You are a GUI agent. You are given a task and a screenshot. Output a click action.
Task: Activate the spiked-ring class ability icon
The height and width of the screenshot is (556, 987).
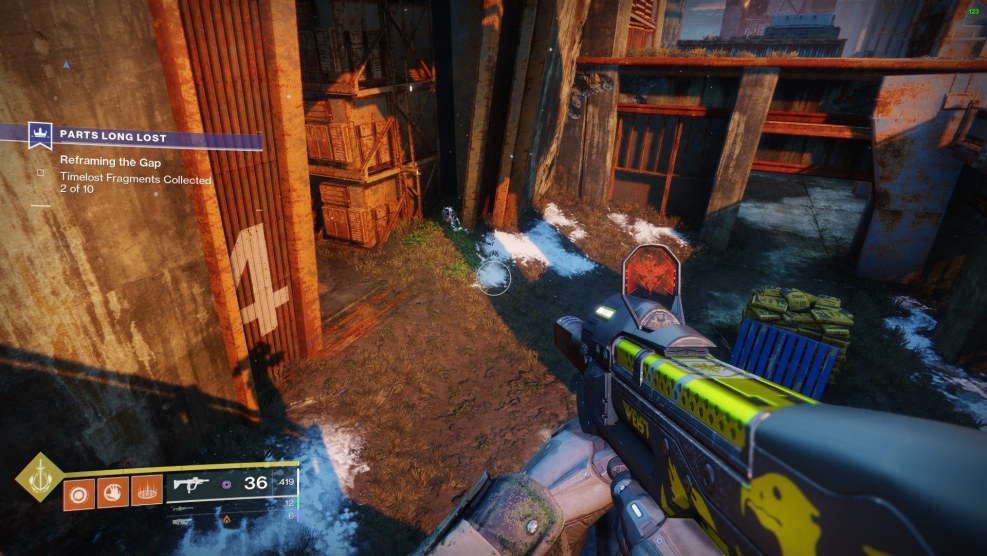point(146,491)
